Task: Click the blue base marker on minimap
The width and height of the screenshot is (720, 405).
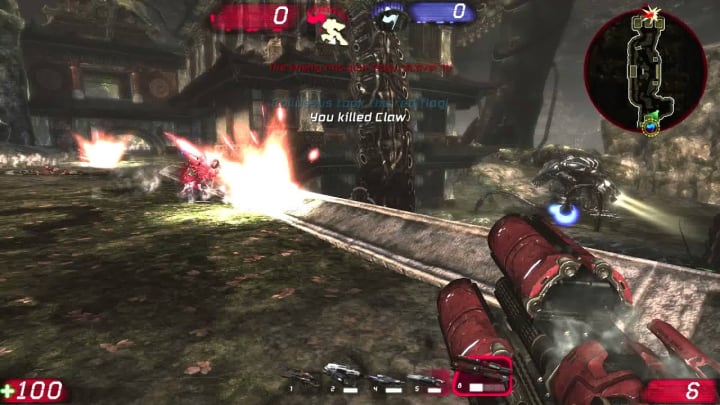Action: pos(650,125)
